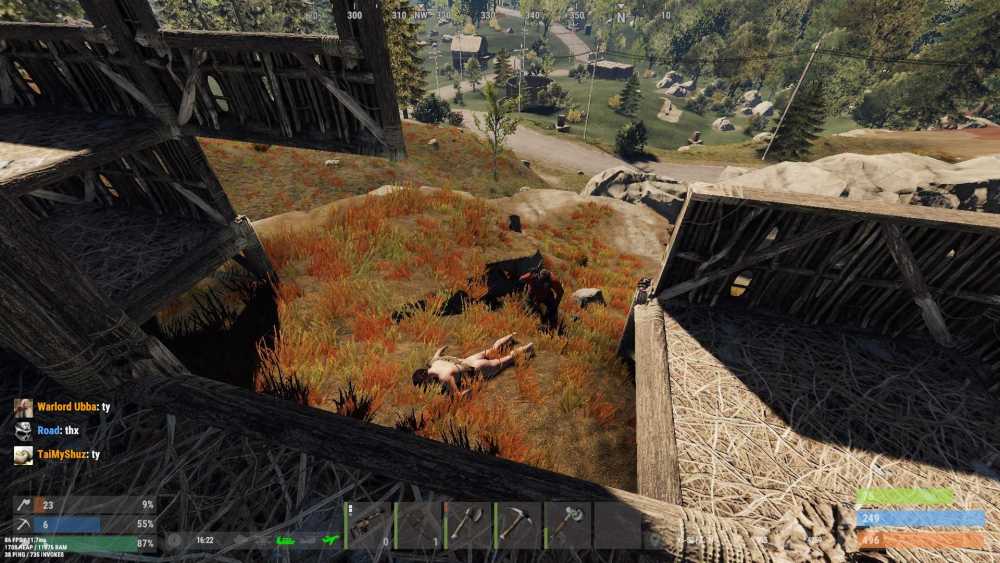The height and width of the screenshot is (563, 1000).
Task: Open Road's skull avatar in chat
Action: point(23,431)
